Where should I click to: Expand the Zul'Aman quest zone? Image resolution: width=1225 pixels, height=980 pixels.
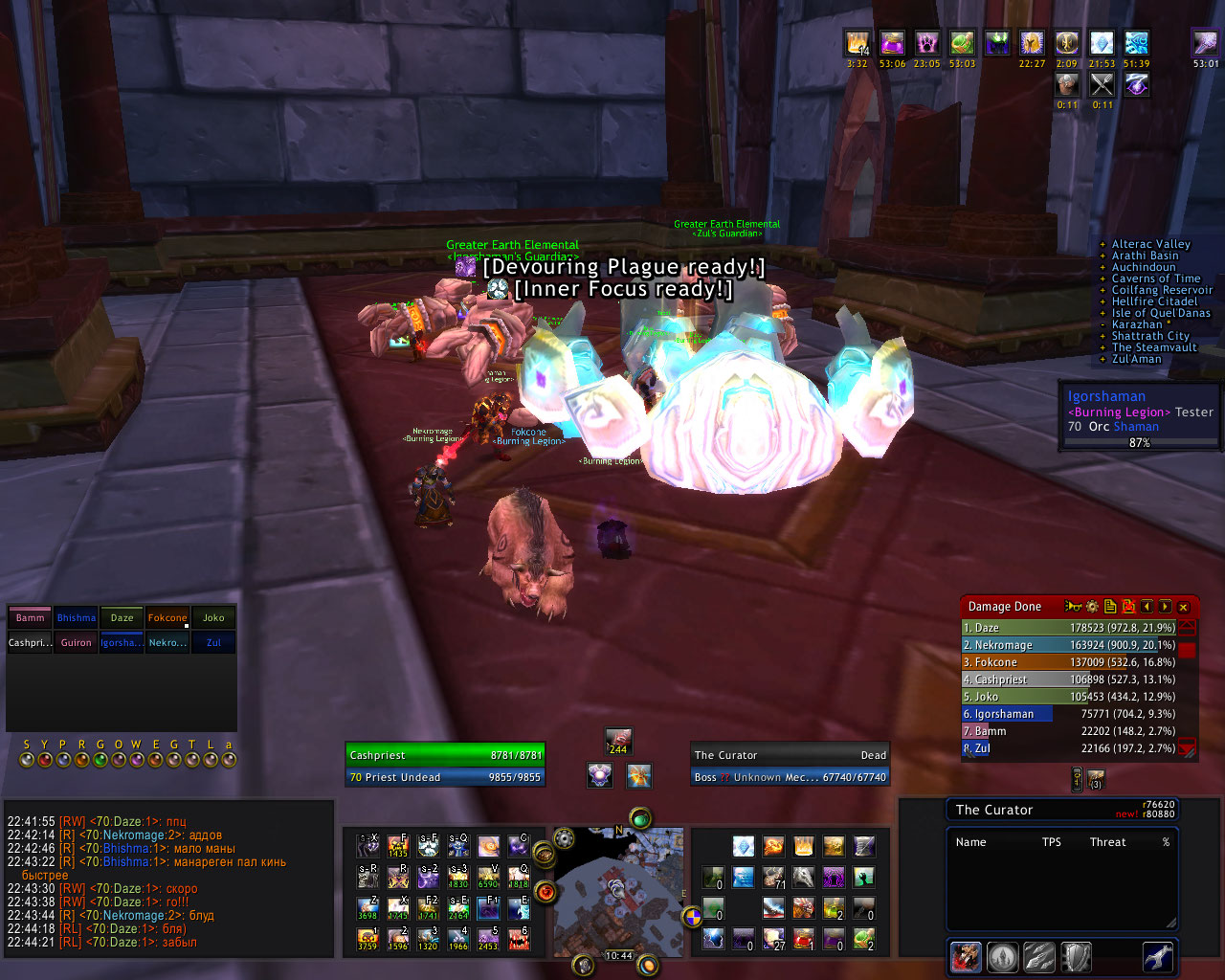[1136, 359]
